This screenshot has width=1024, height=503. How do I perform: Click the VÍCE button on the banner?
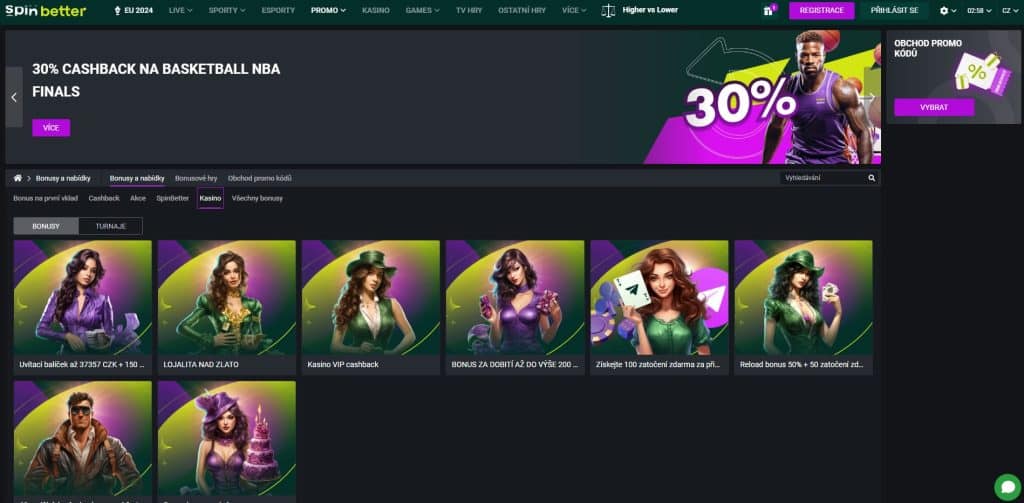[x=51, y=128]
